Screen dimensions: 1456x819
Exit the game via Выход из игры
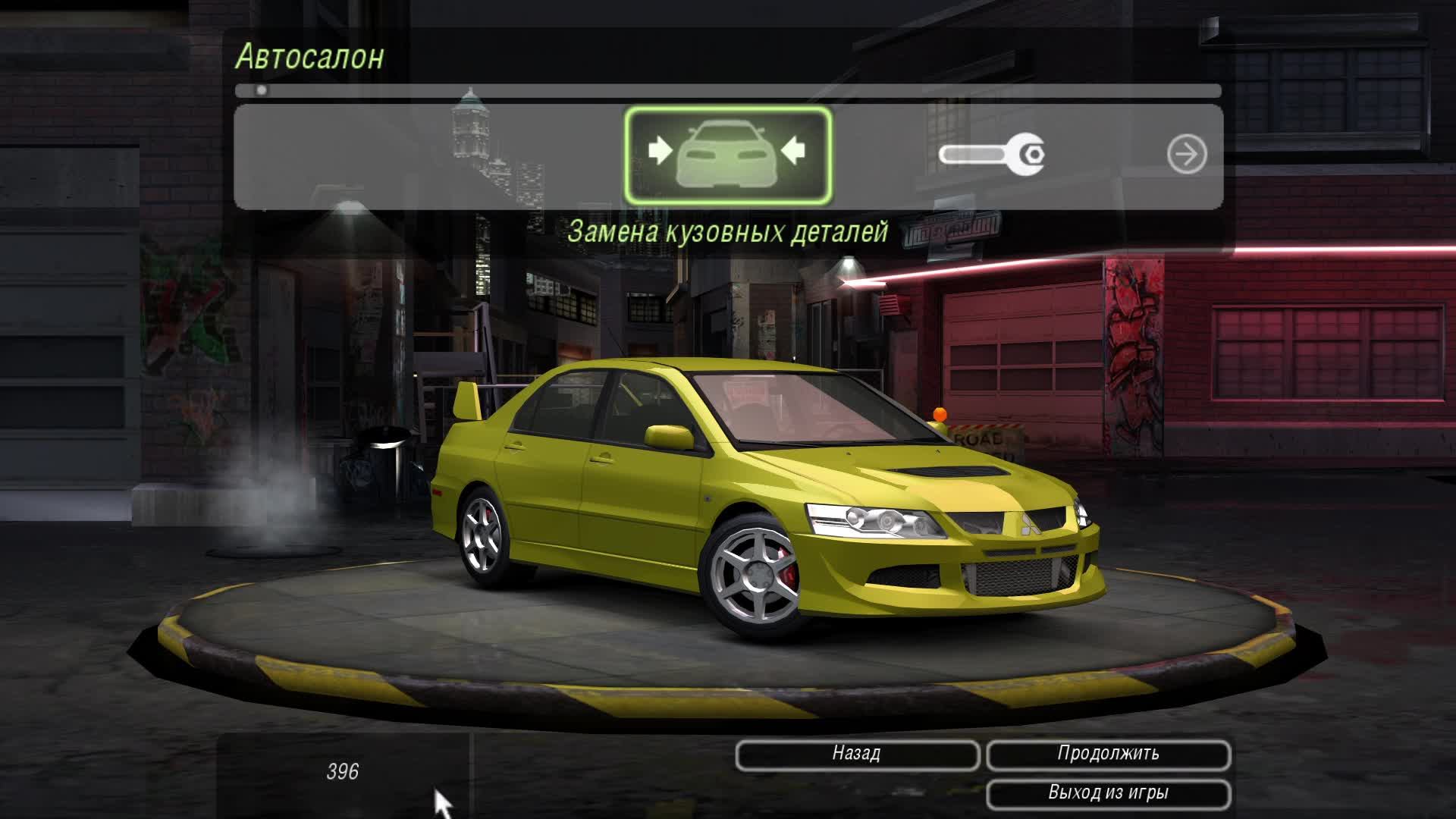point(1108,794)
